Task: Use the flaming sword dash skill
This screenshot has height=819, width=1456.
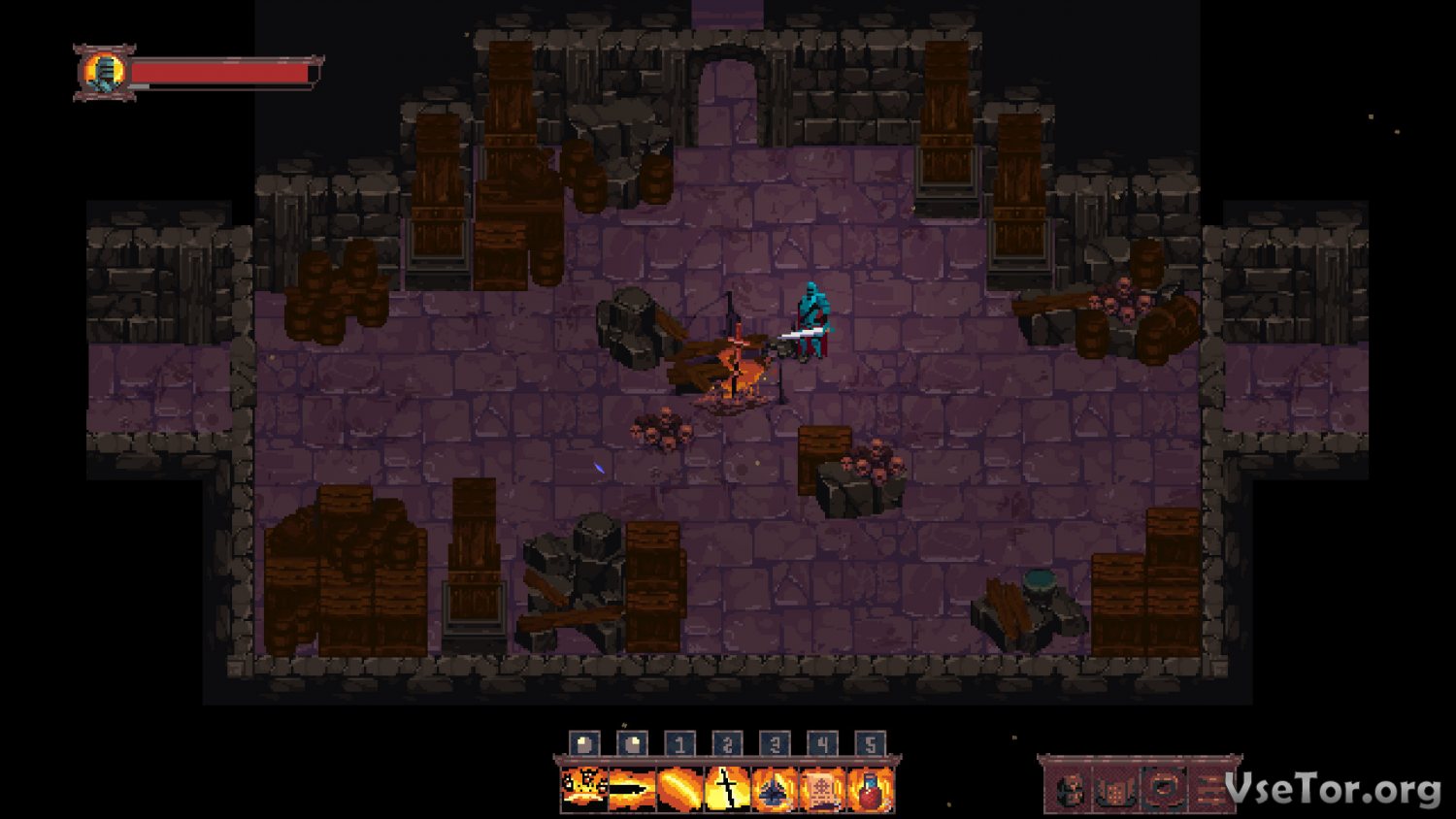Action: [632, 789]
